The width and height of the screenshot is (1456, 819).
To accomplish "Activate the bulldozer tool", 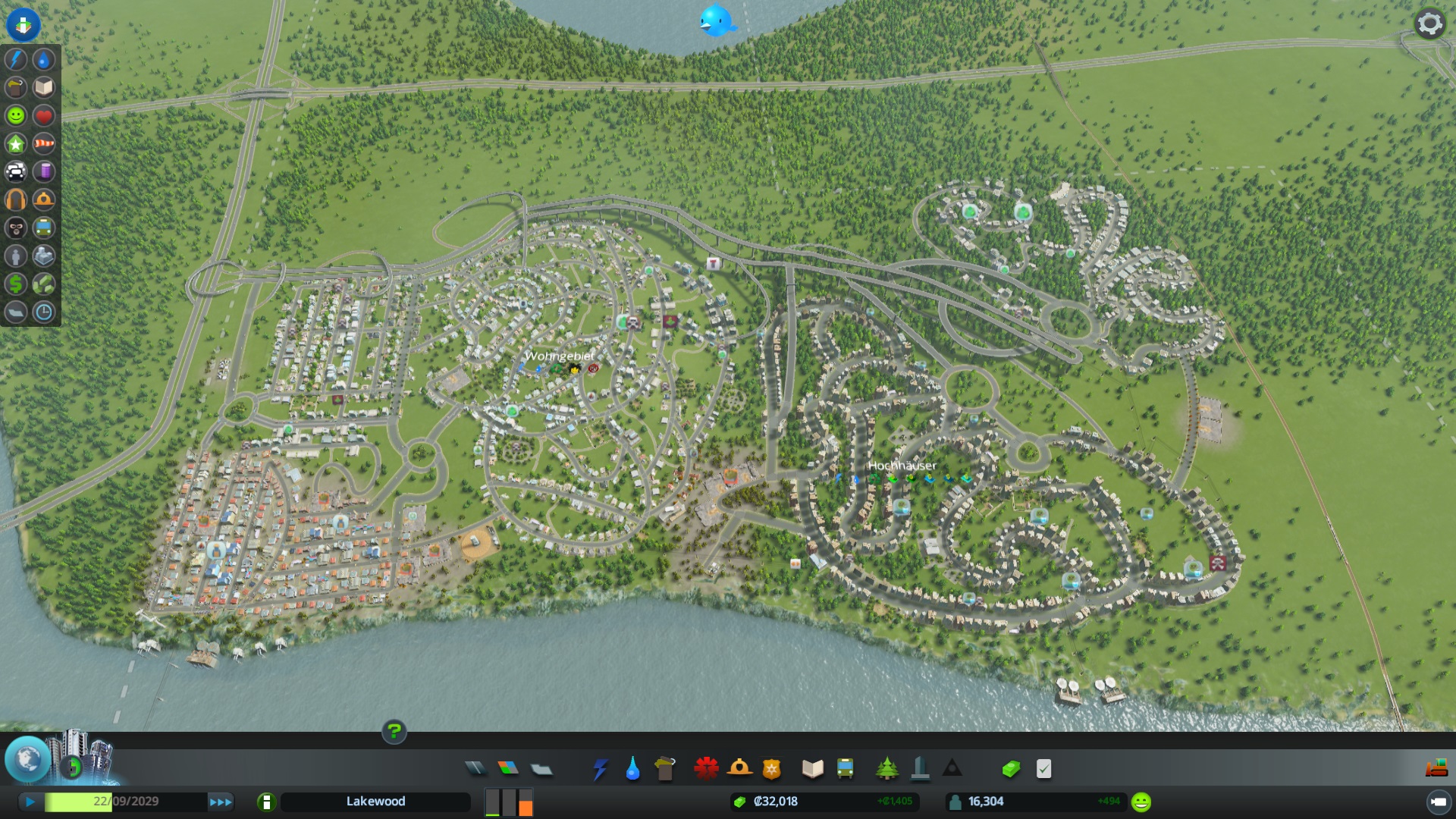I will [1436, 769].
